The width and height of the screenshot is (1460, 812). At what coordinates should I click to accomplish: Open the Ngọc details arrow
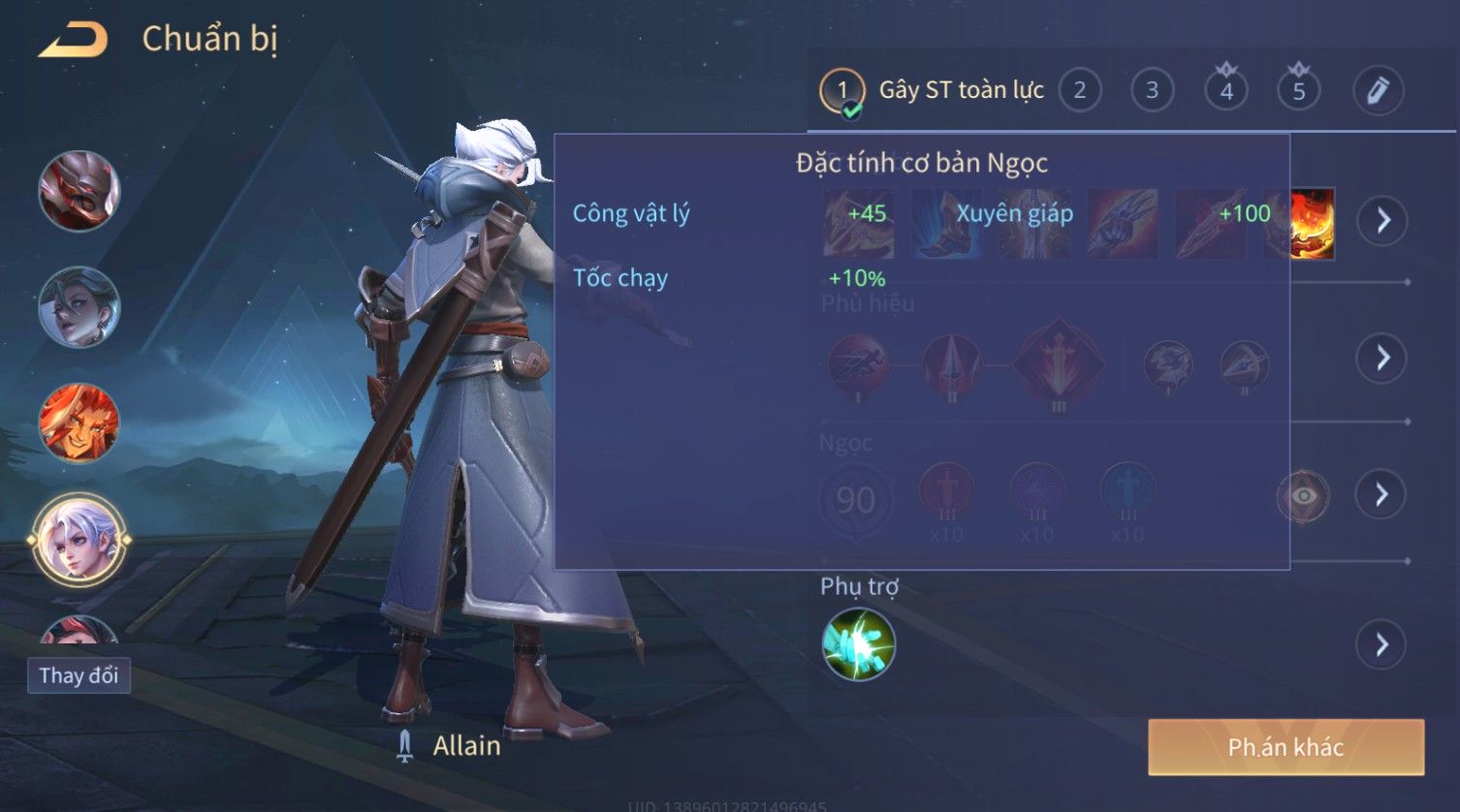pos(1382,495)
